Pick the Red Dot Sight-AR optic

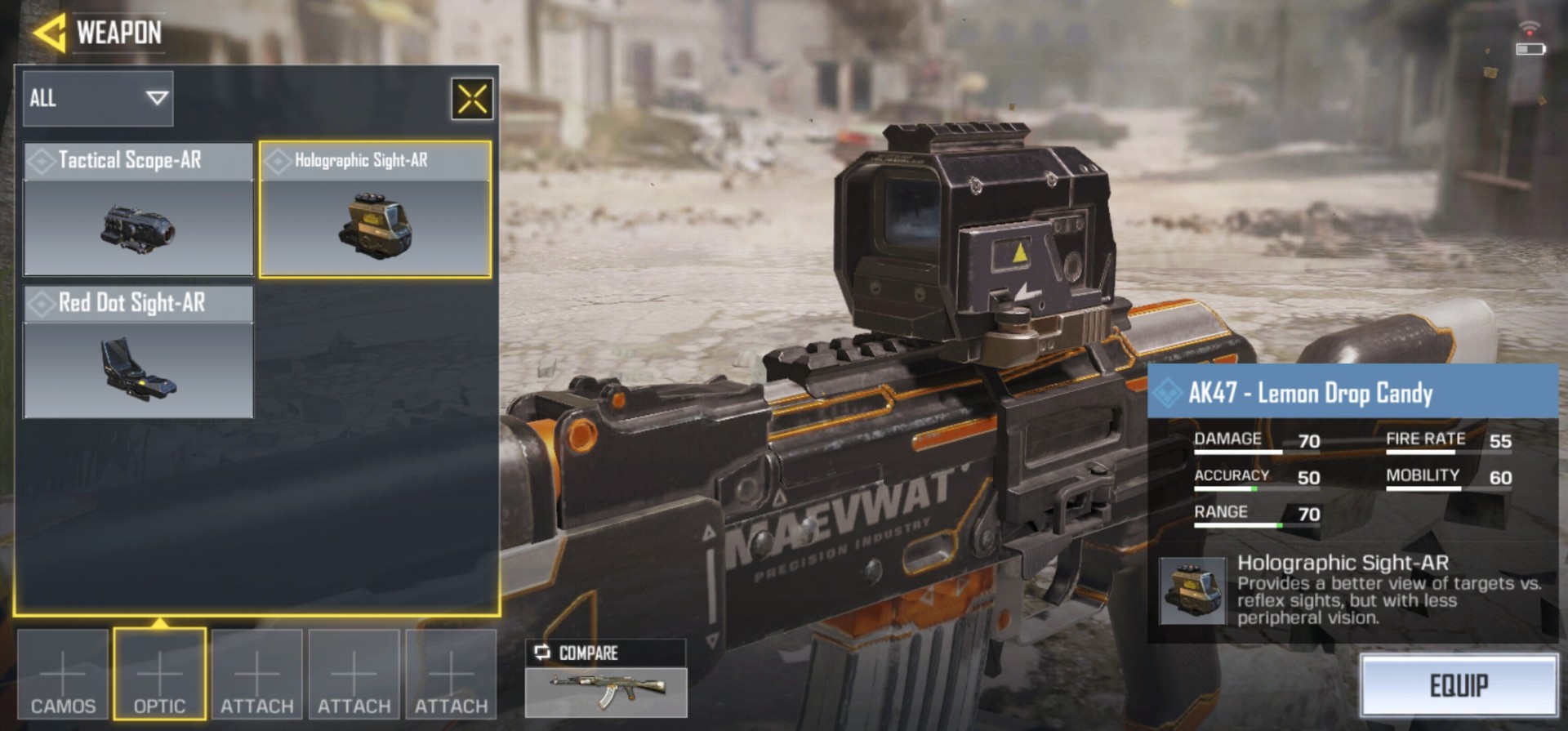(138, 352)
